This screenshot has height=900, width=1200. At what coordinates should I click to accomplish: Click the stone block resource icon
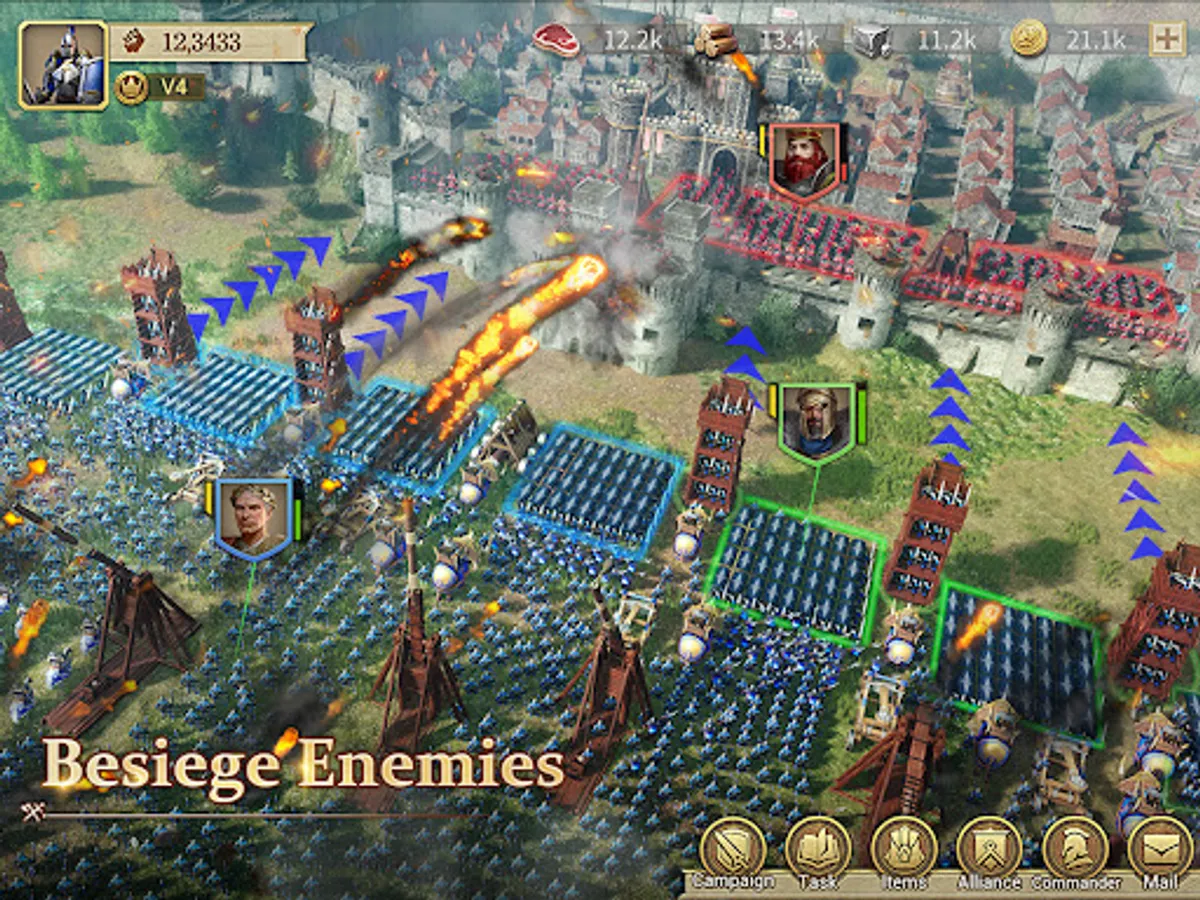(x=872, y=39)
